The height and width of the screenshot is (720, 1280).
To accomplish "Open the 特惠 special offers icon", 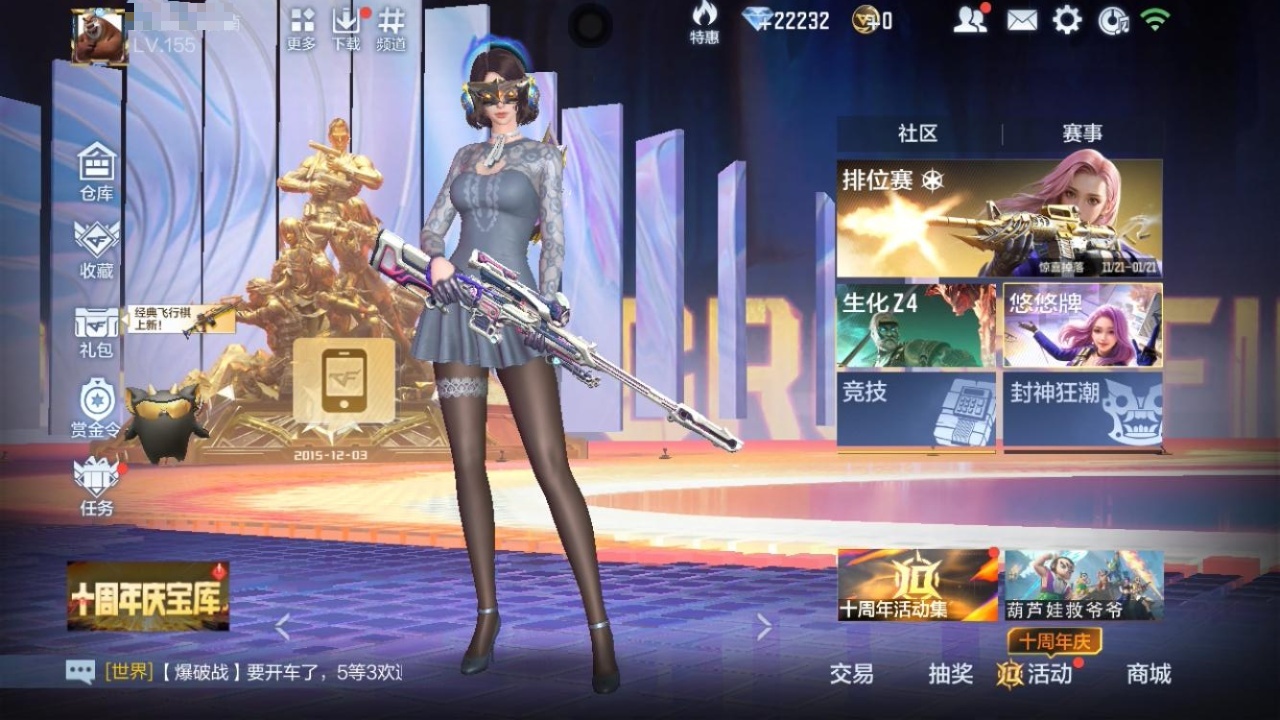I will pyautogui.click(x=704, y=23).
